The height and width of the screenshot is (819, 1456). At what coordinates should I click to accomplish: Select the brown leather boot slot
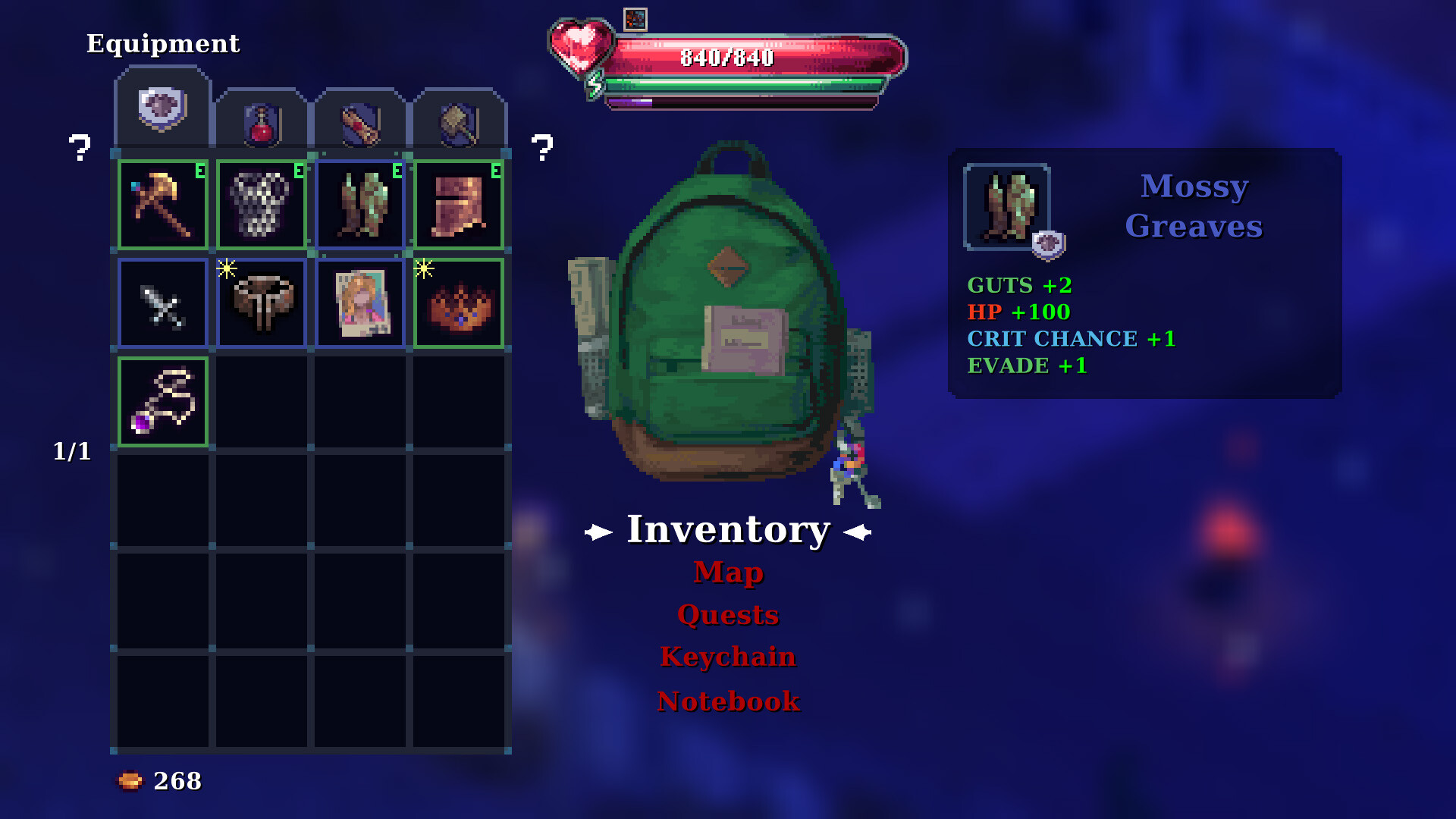point(459,205)
